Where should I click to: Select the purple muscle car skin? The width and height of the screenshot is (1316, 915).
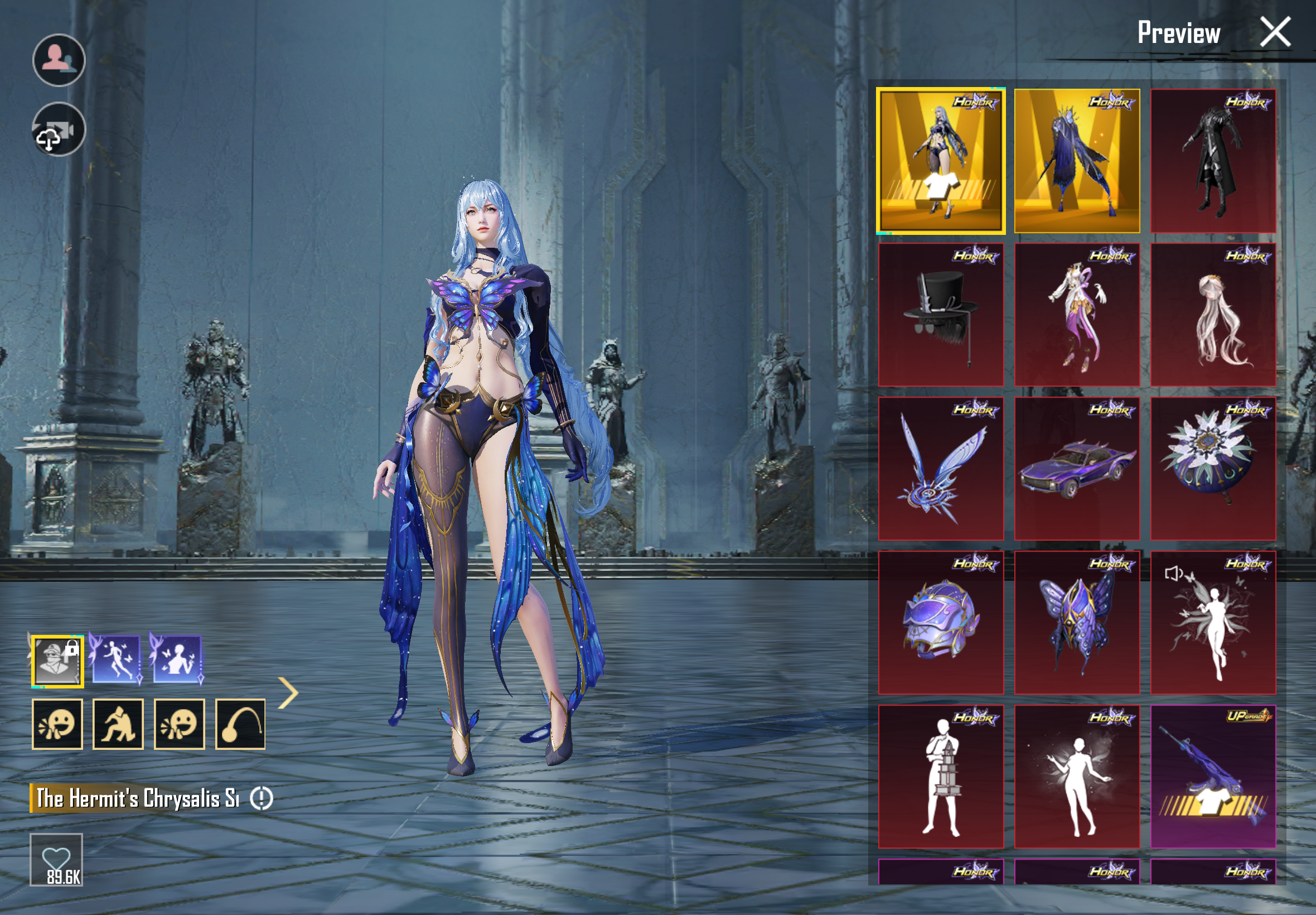coord(1077,469)
